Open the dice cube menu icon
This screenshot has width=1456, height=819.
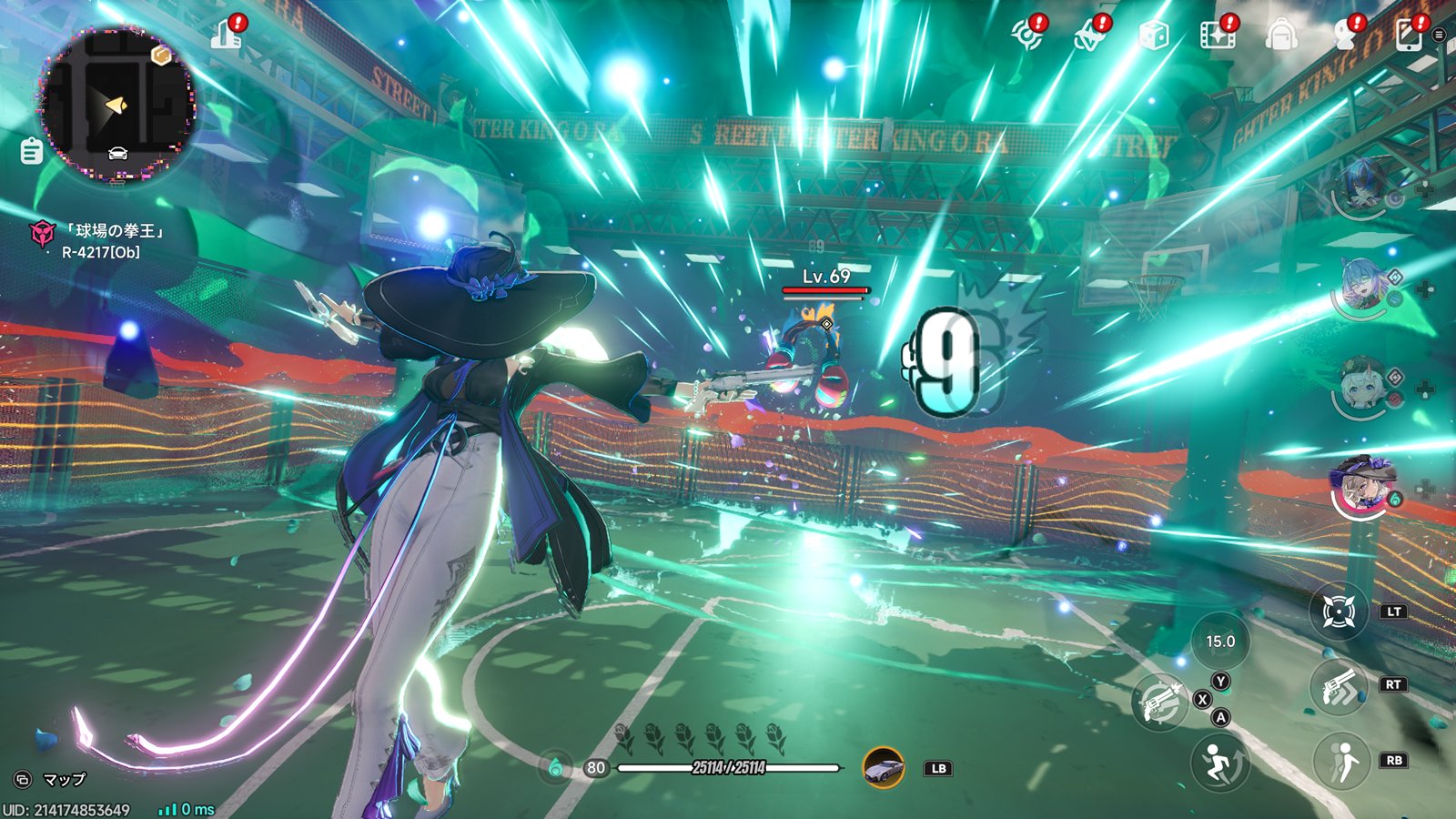(x=1154, y=36)
